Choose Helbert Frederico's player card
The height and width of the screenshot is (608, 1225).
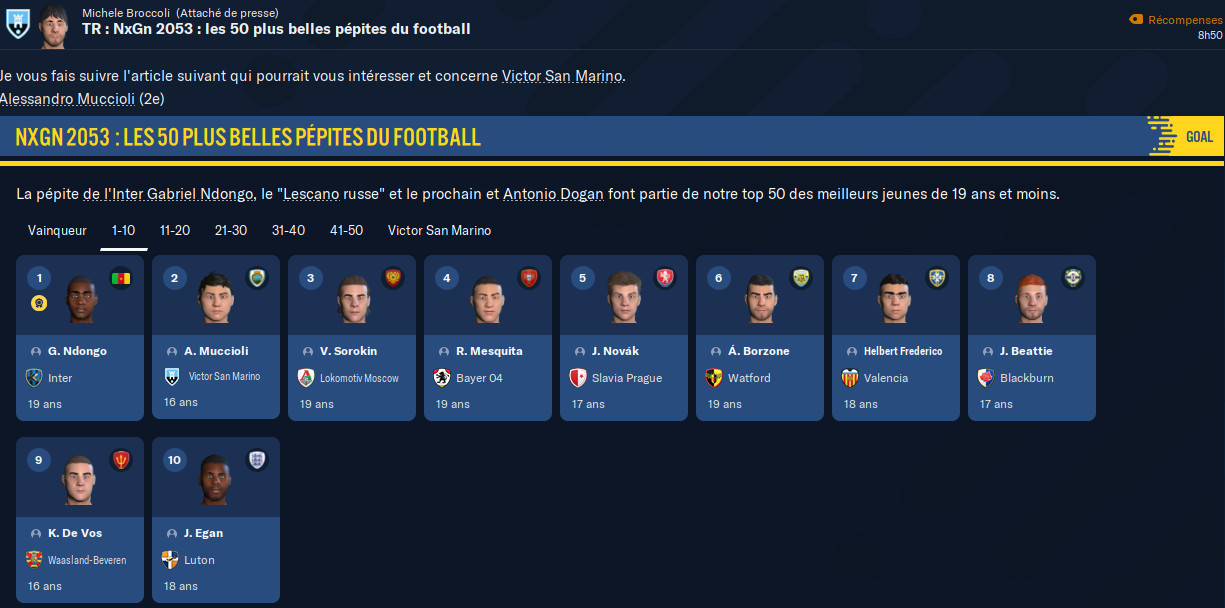pos(896,337)
